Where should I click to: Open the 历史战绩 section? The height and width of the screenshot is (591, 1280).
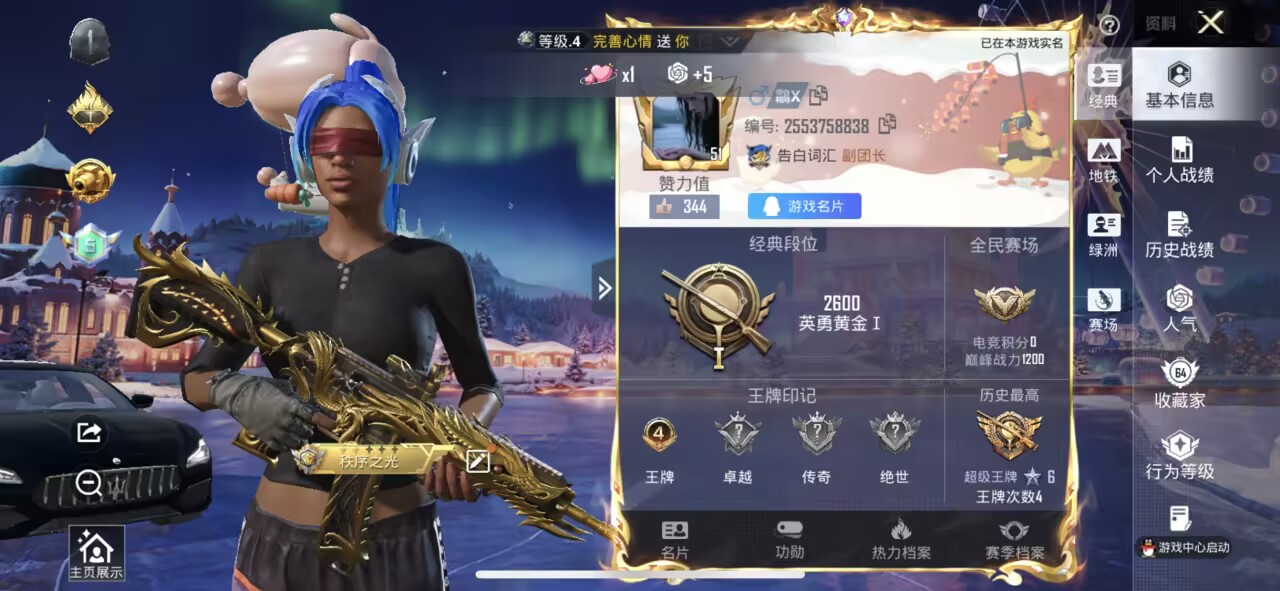[x=1179, y=235]
